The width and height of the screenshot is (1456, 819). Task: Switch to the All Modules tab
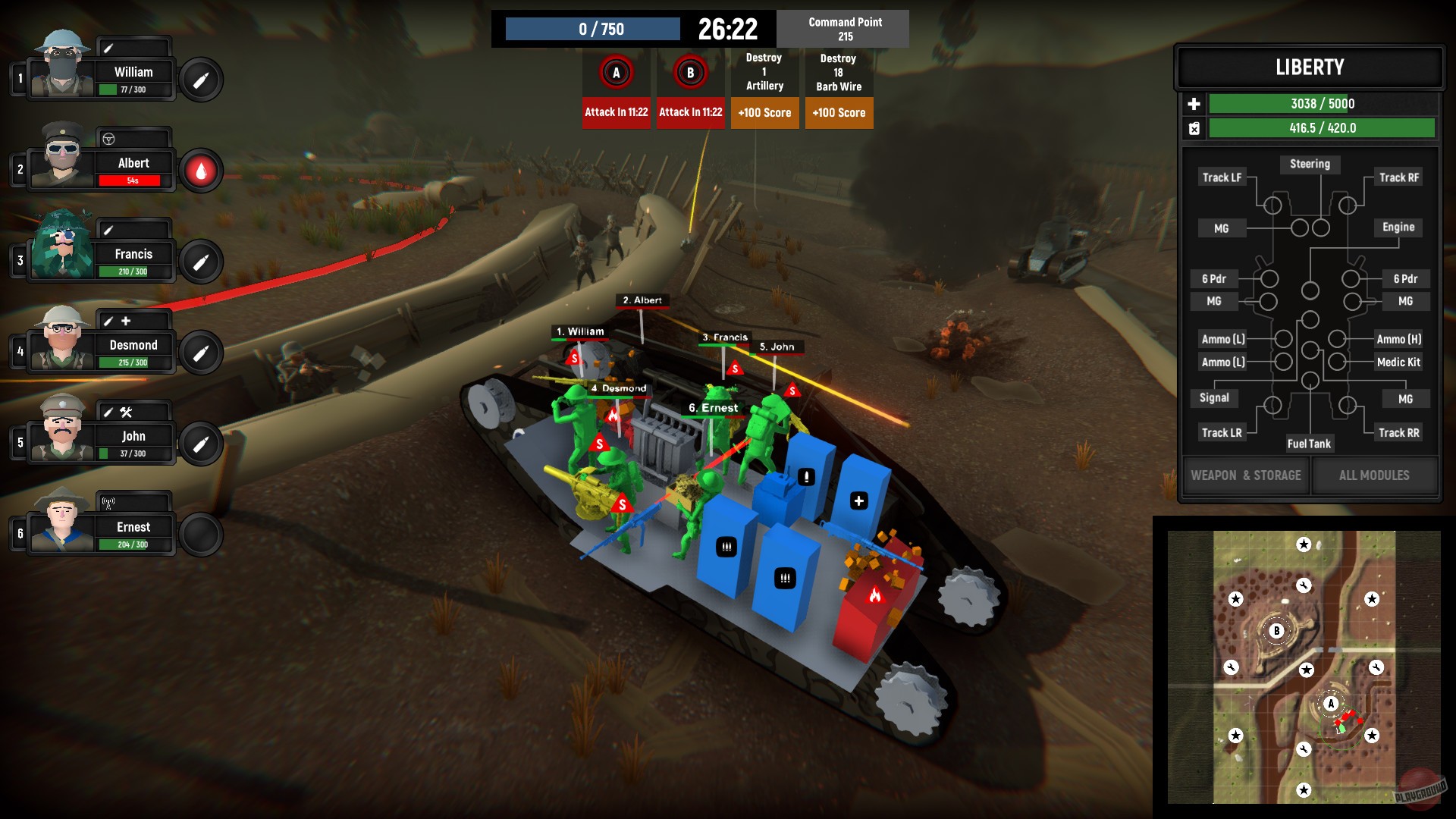(1375, 475)
